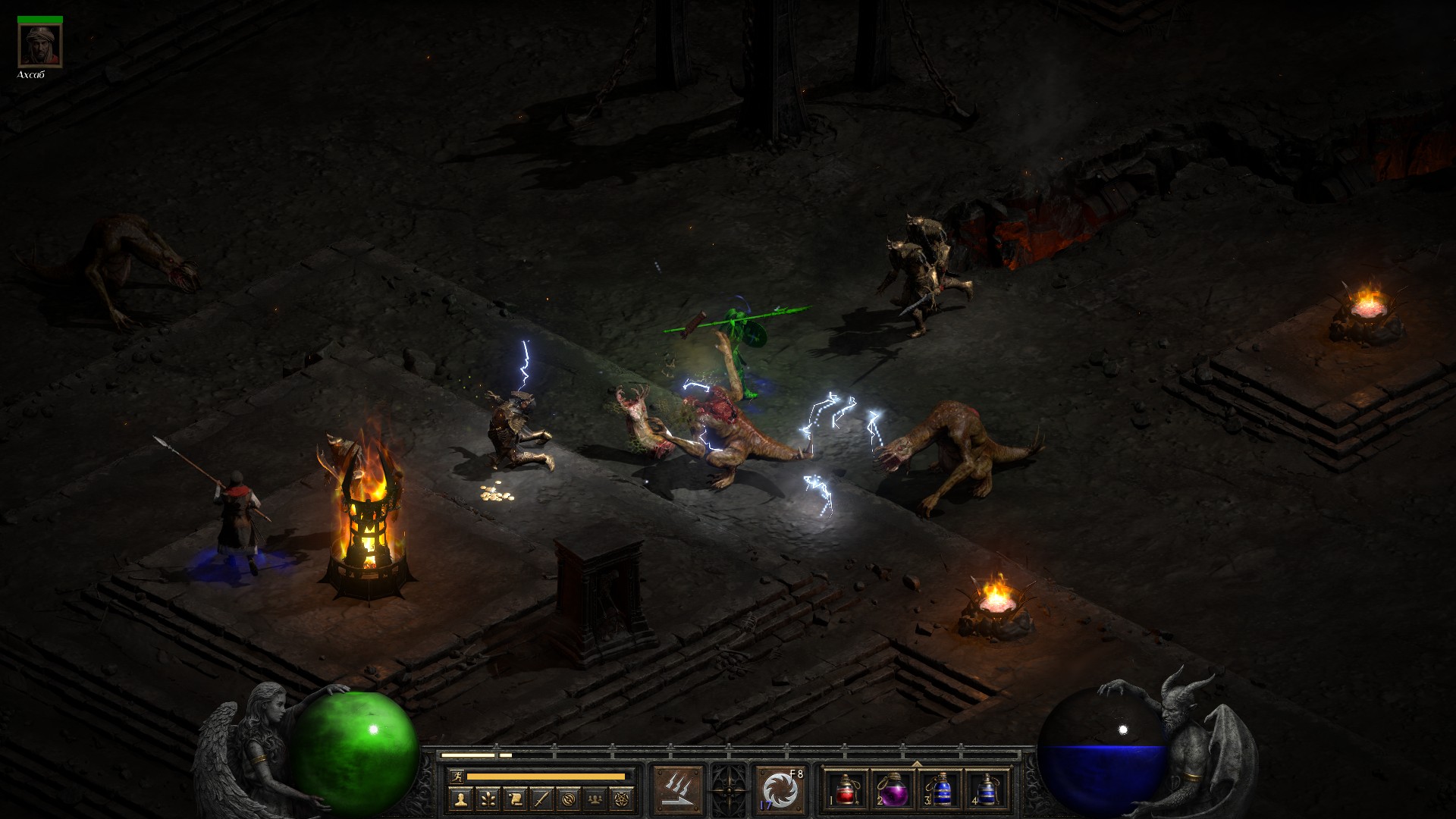The width and height of the screenshot is (1456, 819).
Task: Select the left-click attack skill icon
Action: (x=678, y=789)
